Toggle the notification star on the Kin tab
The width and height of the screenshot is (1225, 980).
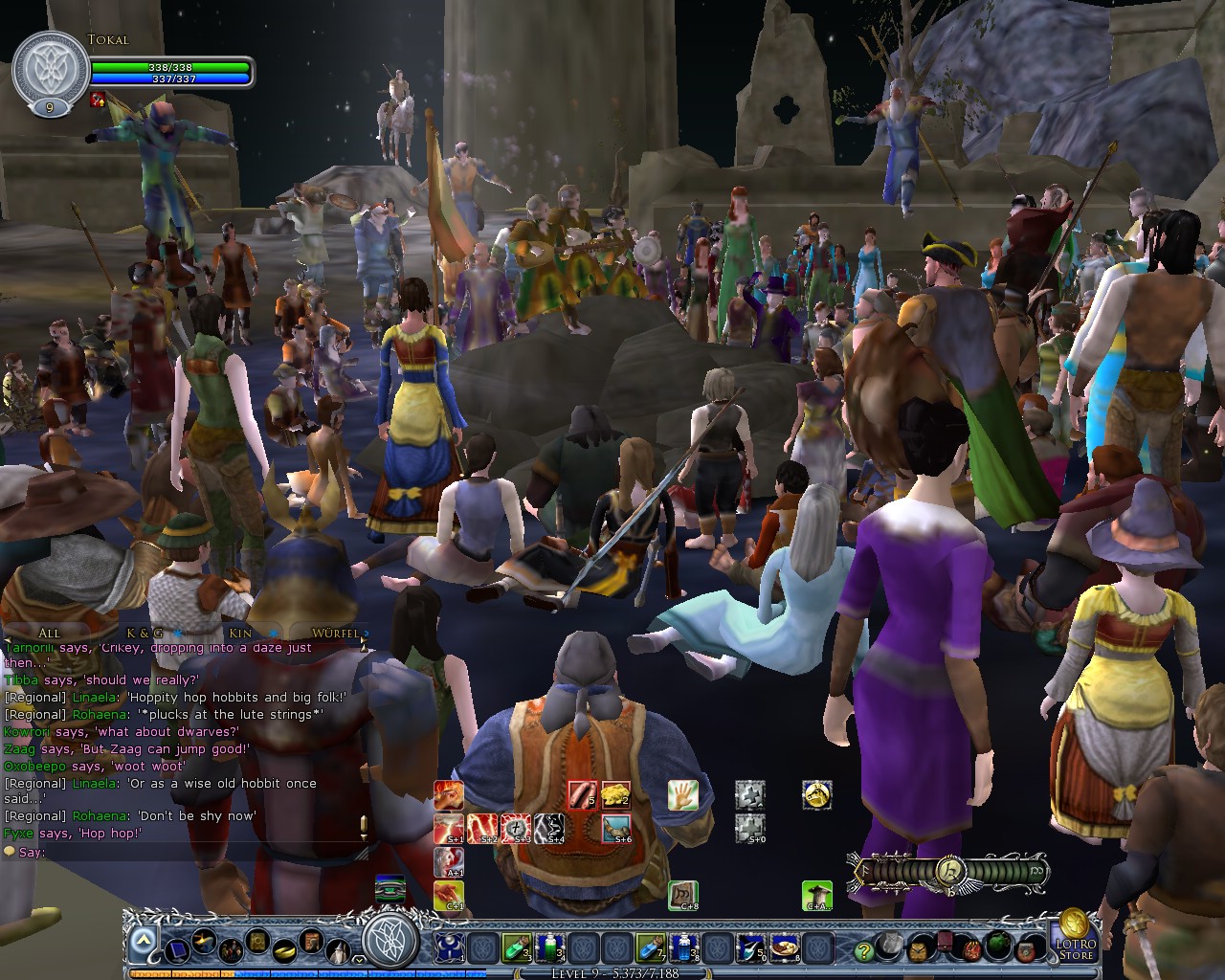[x=273, y=635]
